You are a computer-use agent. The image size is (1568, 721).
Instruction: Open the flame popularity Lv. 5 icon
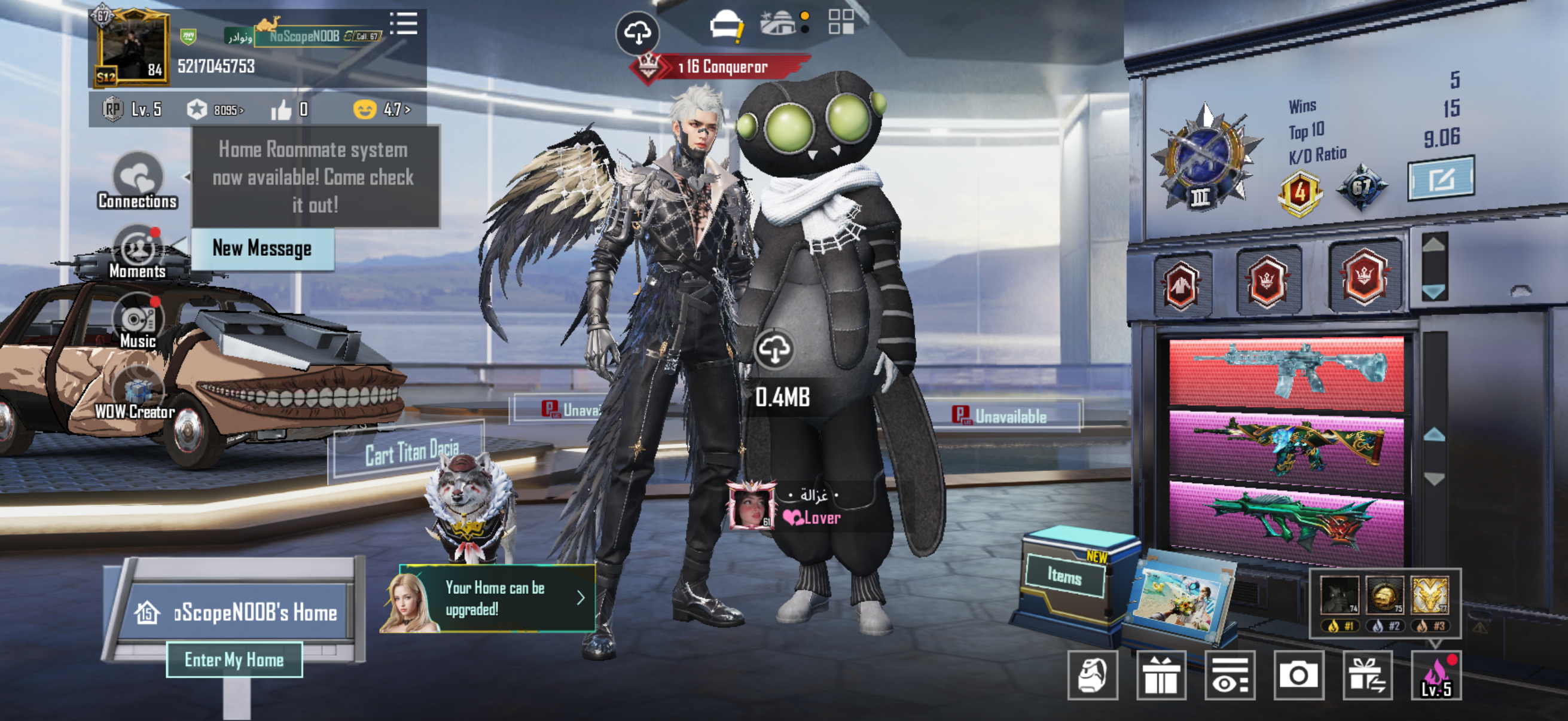[1436, 676]
